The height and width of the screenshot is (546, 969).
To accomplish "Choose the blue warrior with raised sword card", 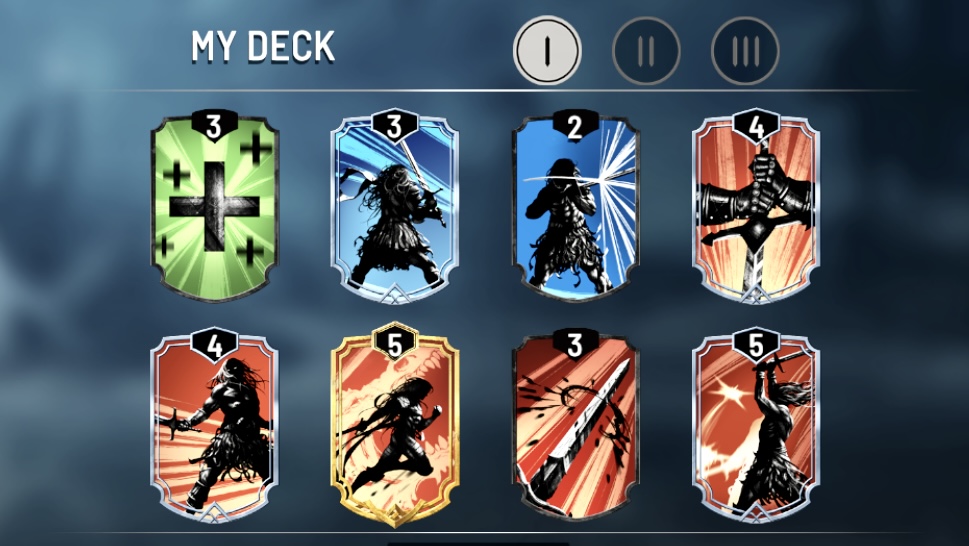I will (x=395, y=208).
